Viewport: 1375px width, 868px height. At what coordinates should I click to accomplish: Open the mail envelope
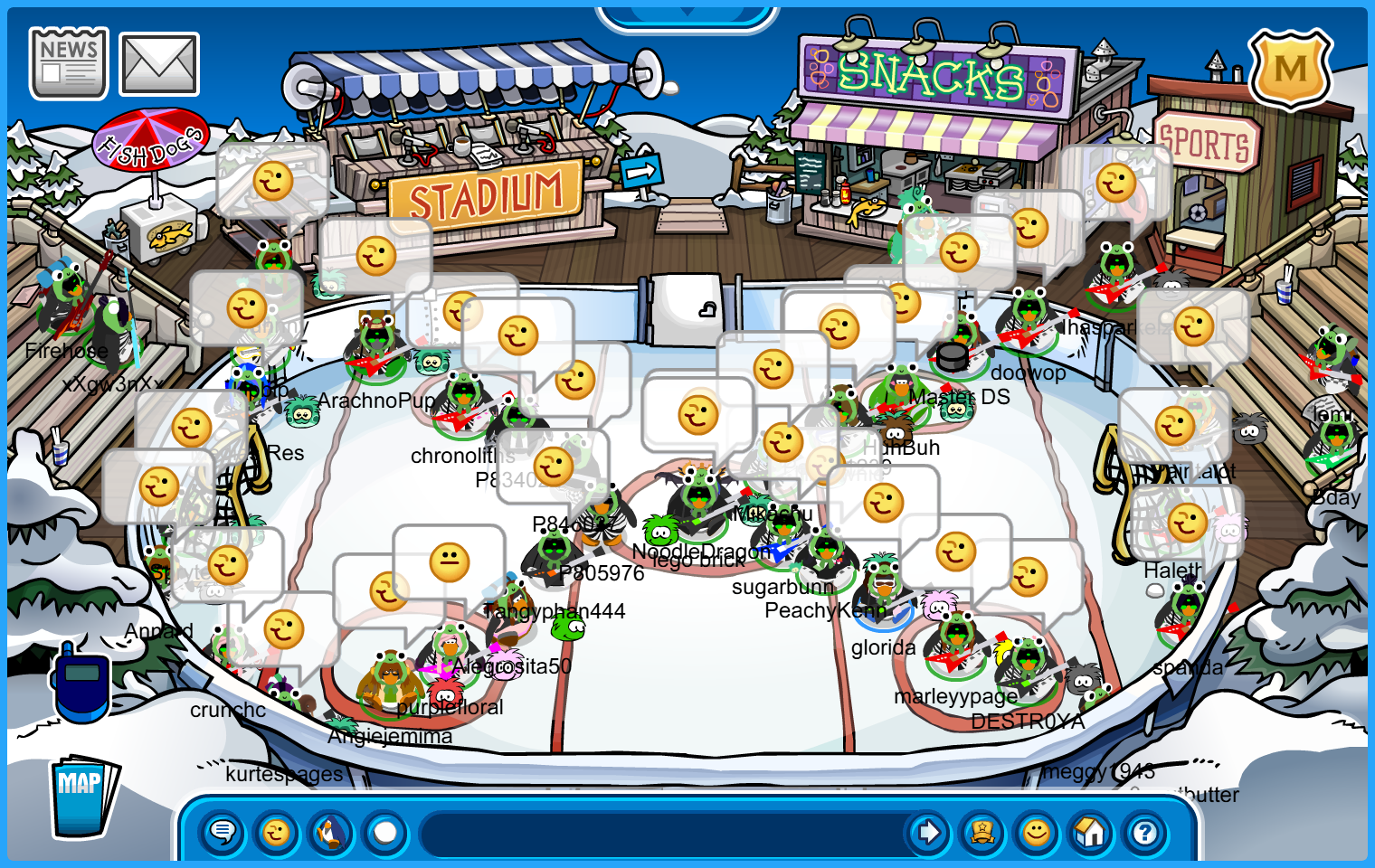pos(159,64)
